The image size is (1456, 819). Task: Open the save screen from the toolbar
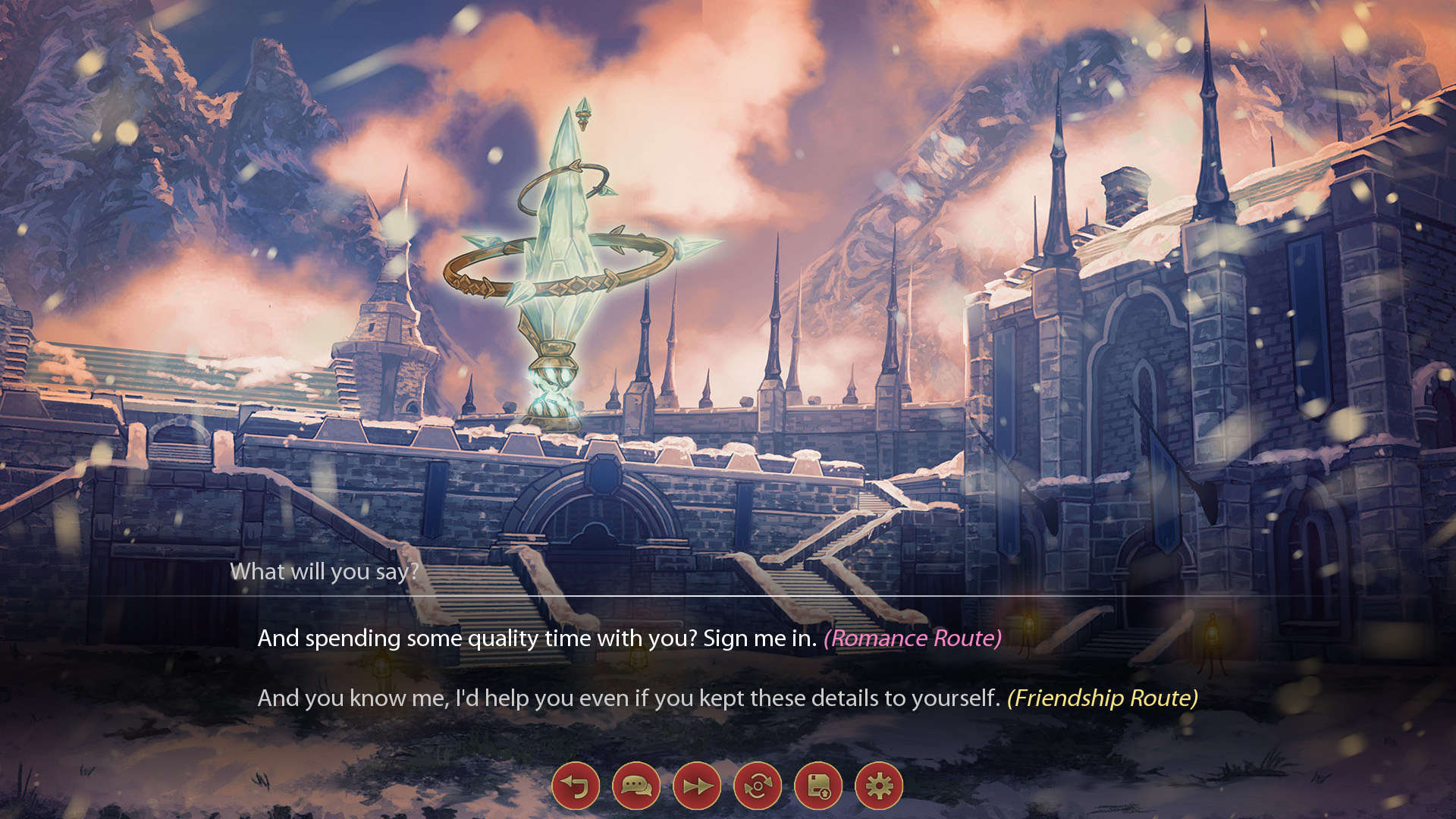[817, 787]
